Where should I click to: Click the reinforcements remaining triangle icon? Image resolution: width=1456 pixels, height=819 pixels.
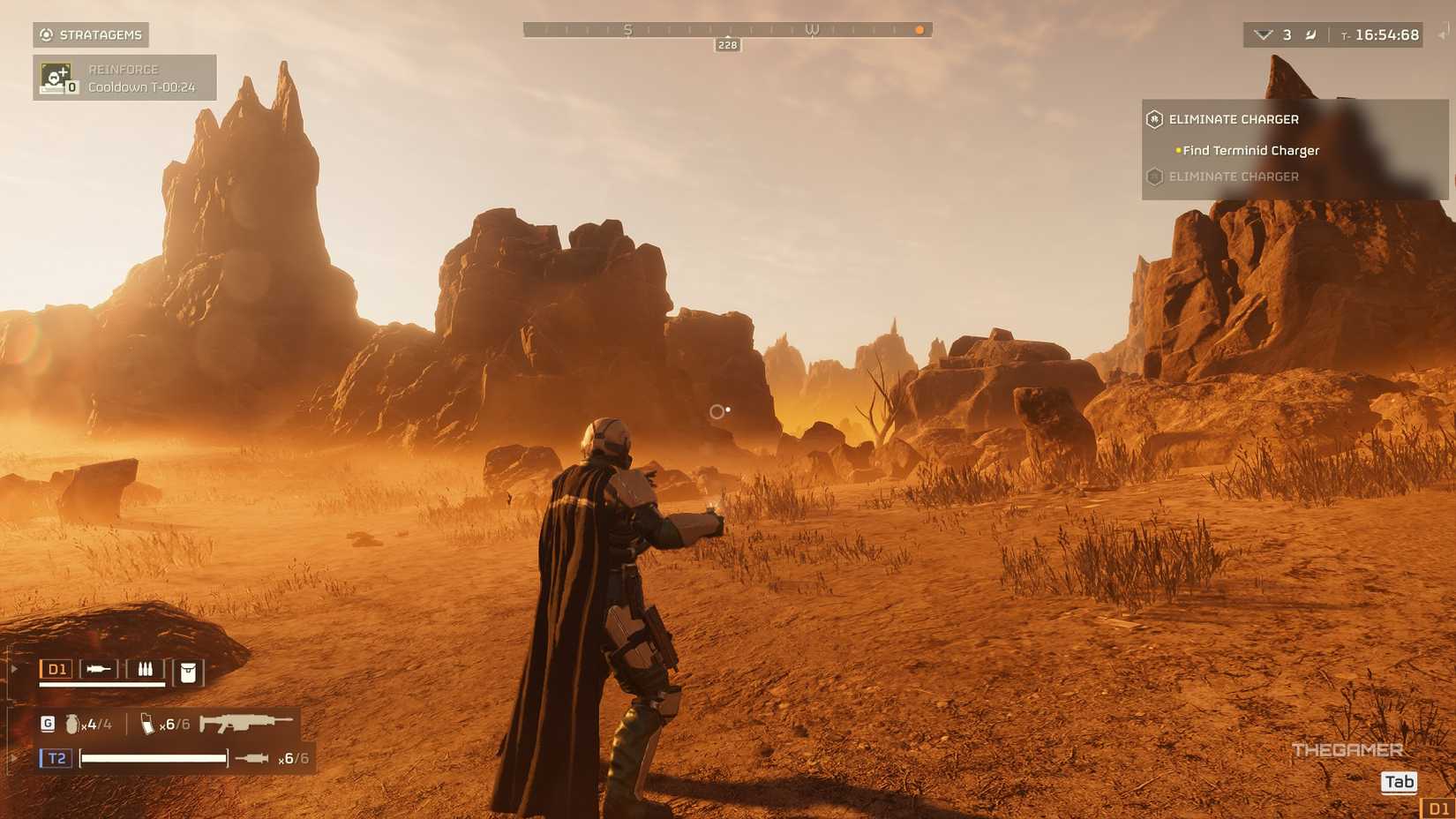[1263, 35]
